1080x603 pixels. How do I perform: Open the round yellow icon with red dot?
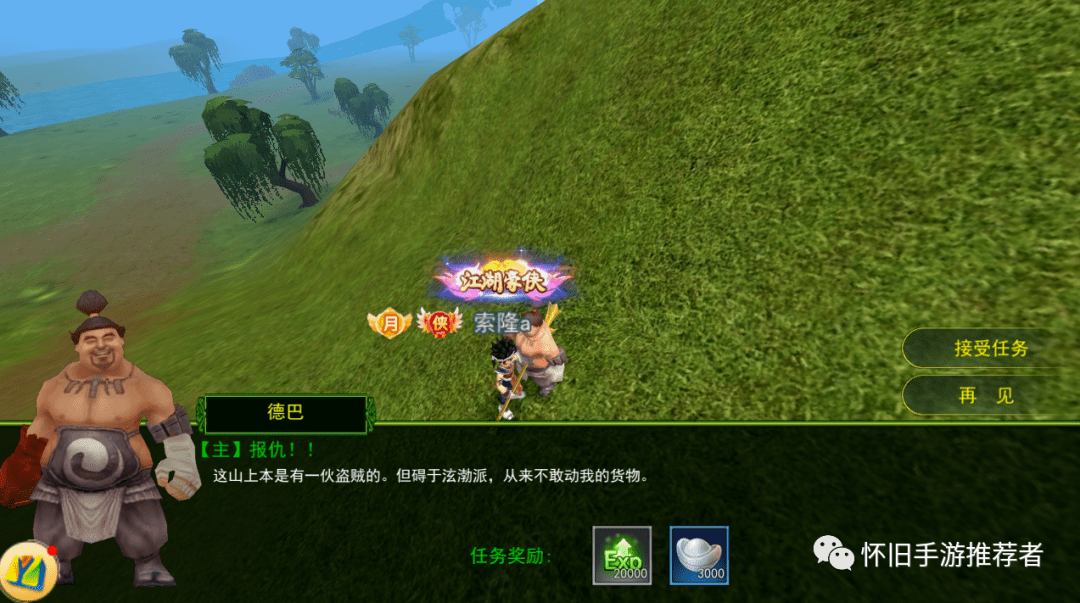(x=27, y=571)
